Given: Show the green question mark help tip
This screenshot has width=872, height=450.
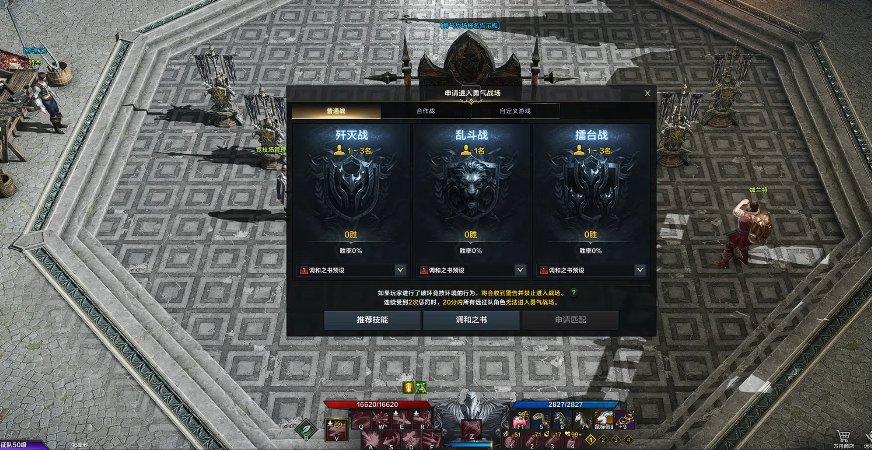Looking at the screenshot, I should click(x=573, y=292).
